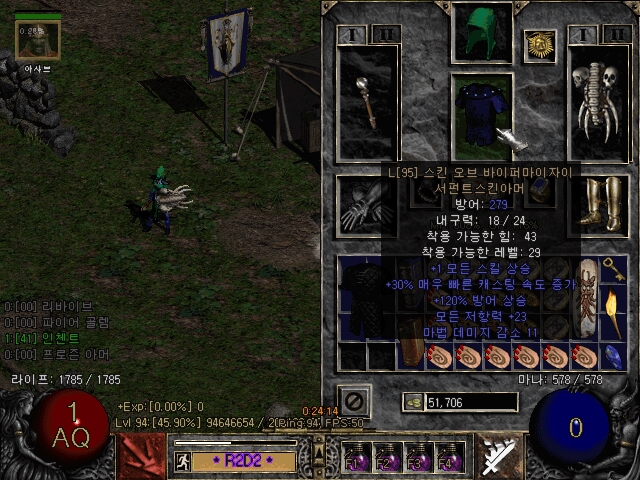The width and height of the screenshot is (640, 480).
Task: Toggle the run/walk button
Action: (184, 461)
